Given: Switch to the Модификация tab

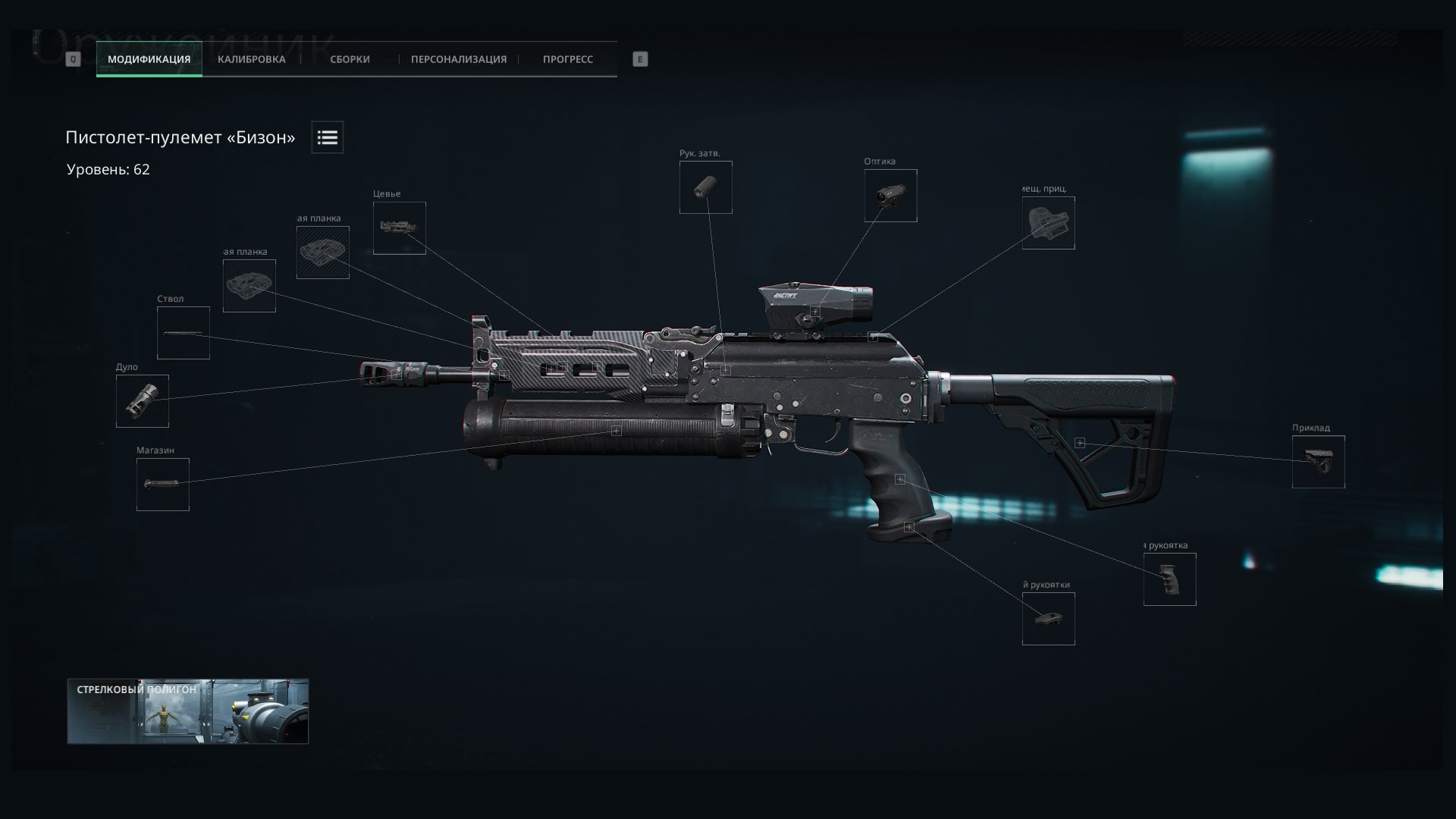Looking at the screenshot, I should point(149,59).
